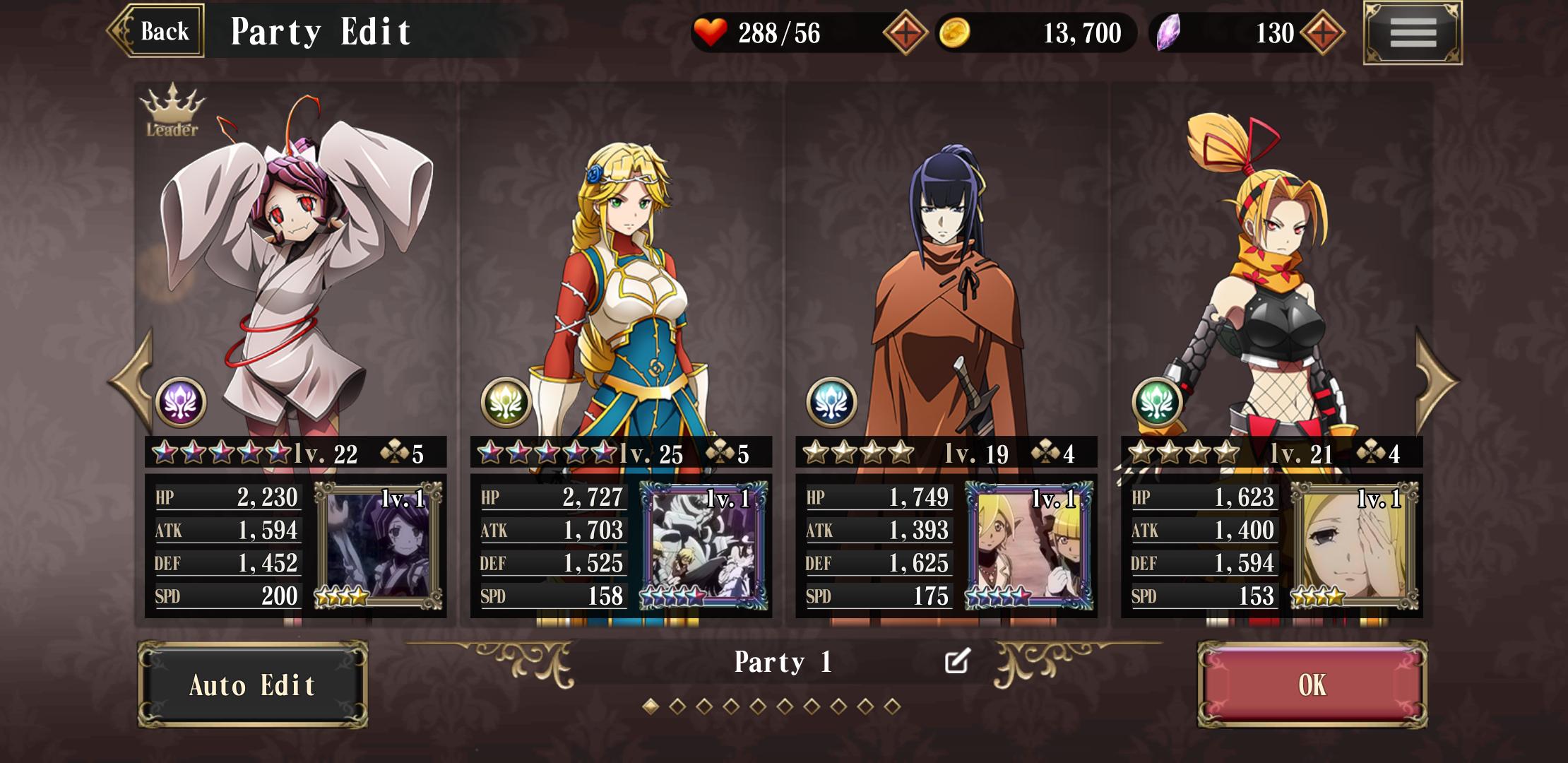
Task: Jump to the second party page dot
Action: point(677,706)
